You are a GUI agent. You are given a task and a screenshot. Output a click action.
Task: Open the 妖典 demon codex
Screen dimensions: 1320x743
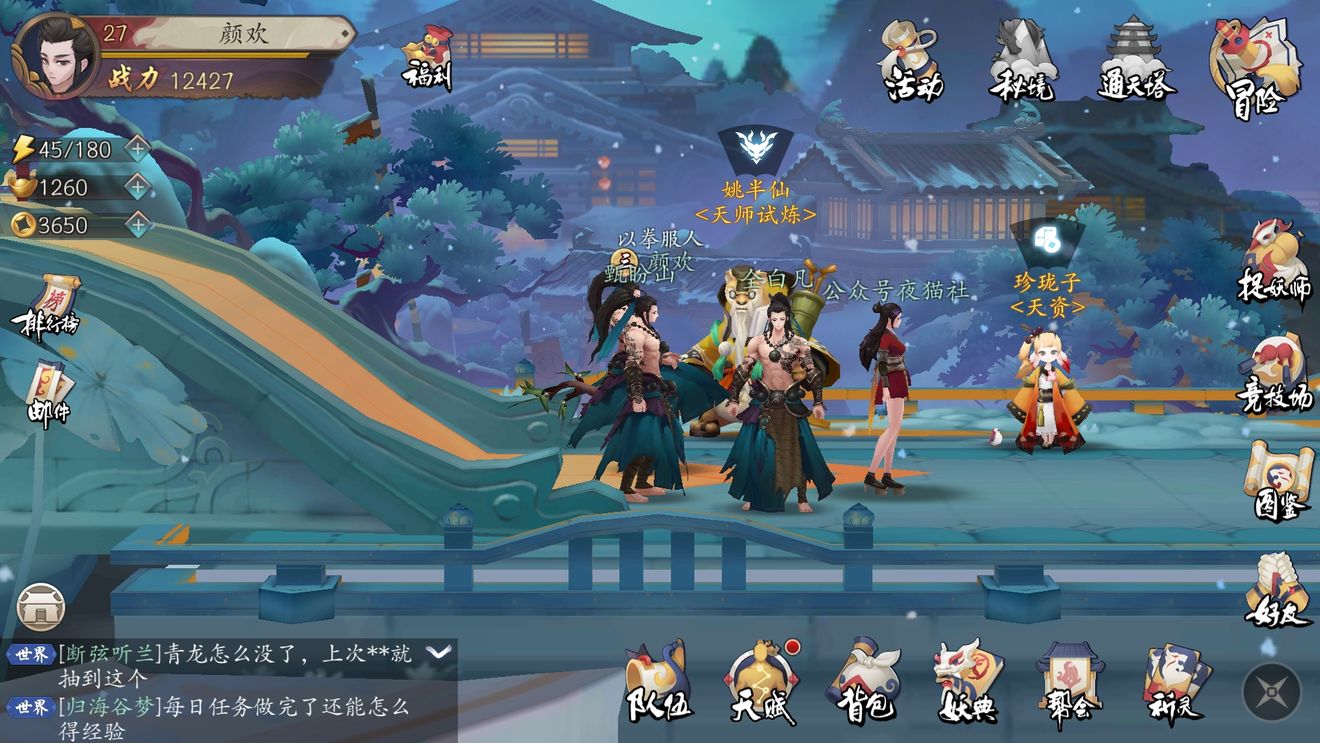(x=967, y=682)
